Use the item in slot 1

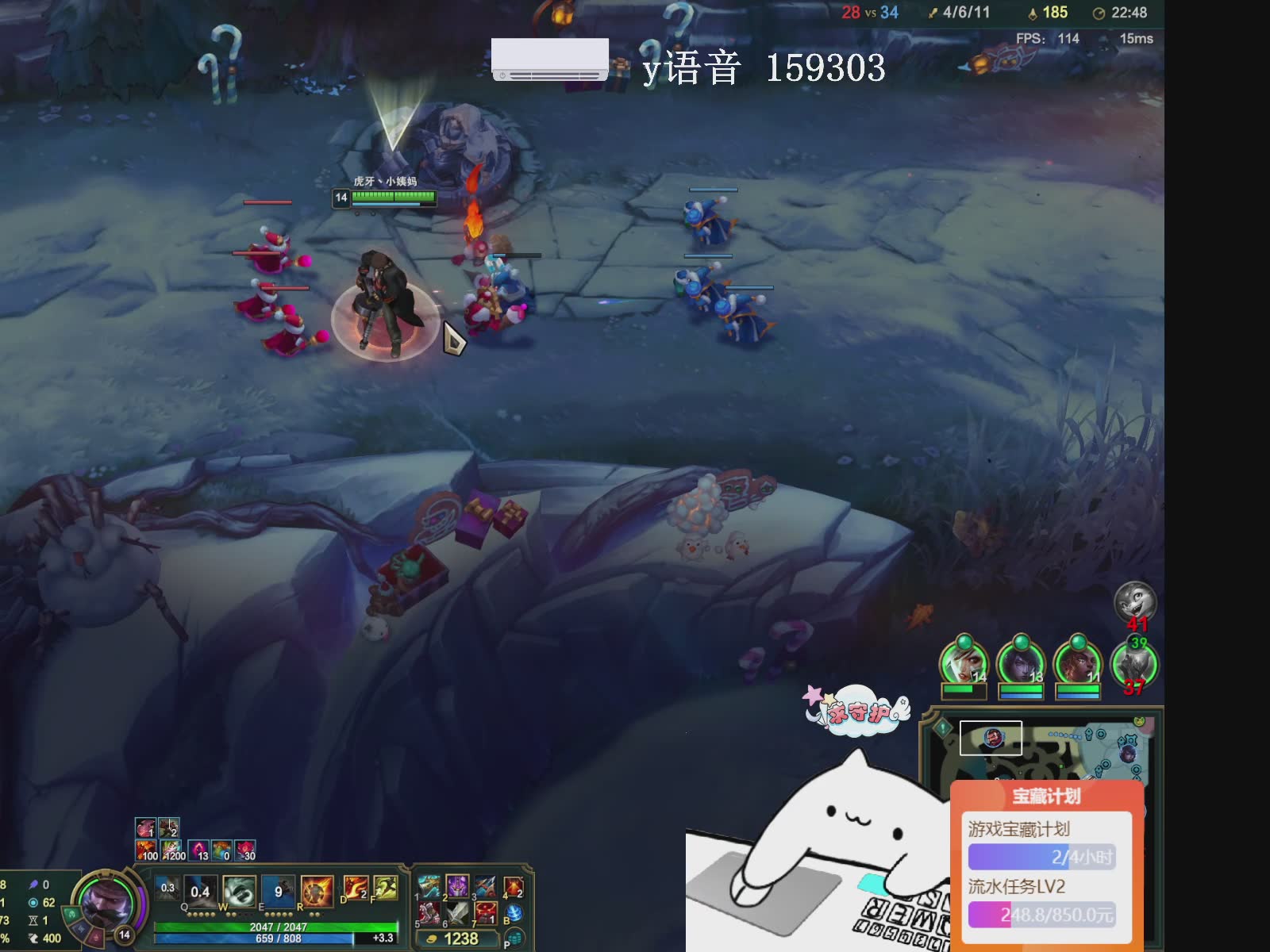pyautogui.click(x=429, y=887)
